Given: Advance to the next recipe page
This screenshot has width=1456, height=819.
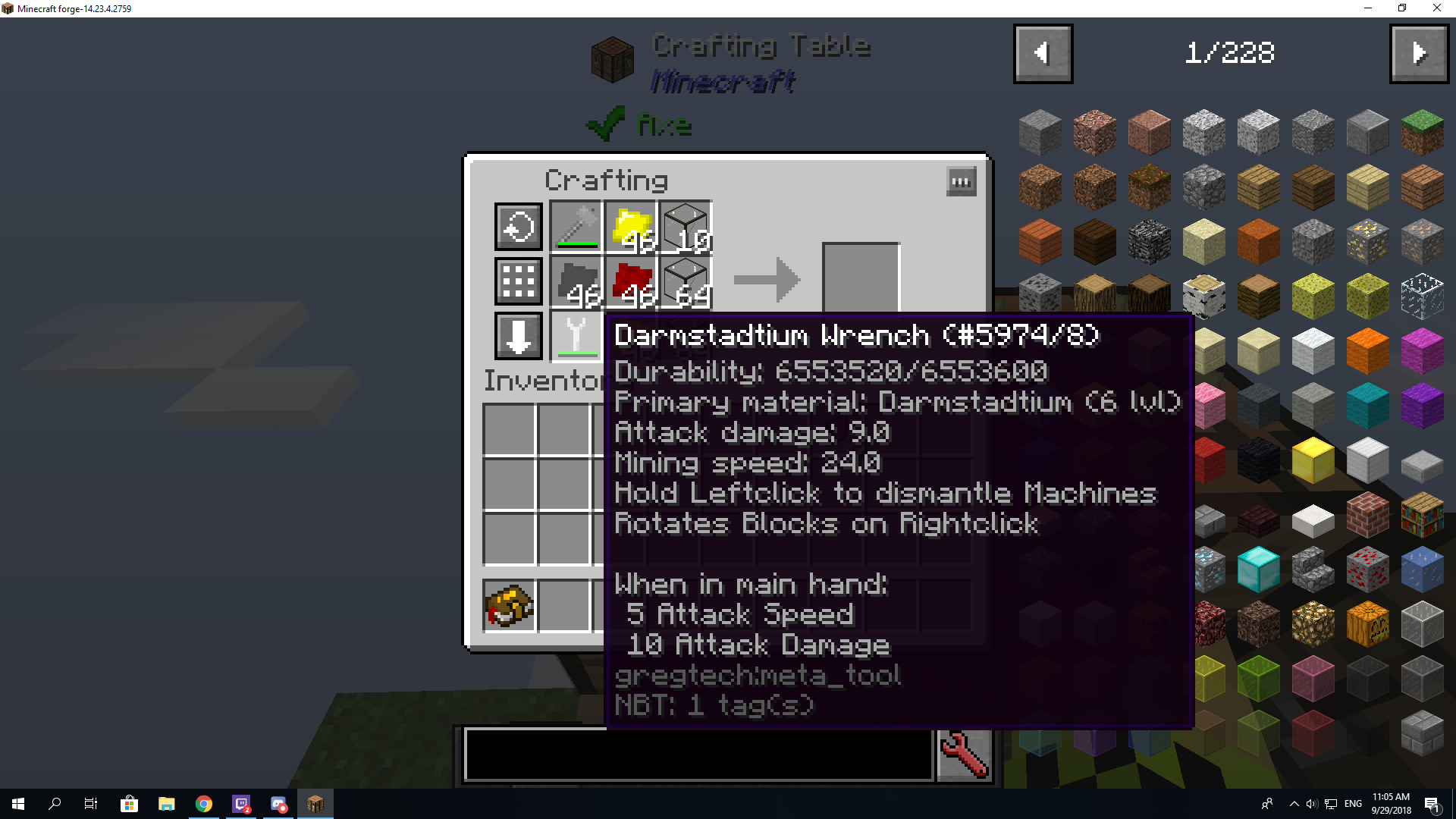Looking at the screenshot, I should coord(1419,53).
